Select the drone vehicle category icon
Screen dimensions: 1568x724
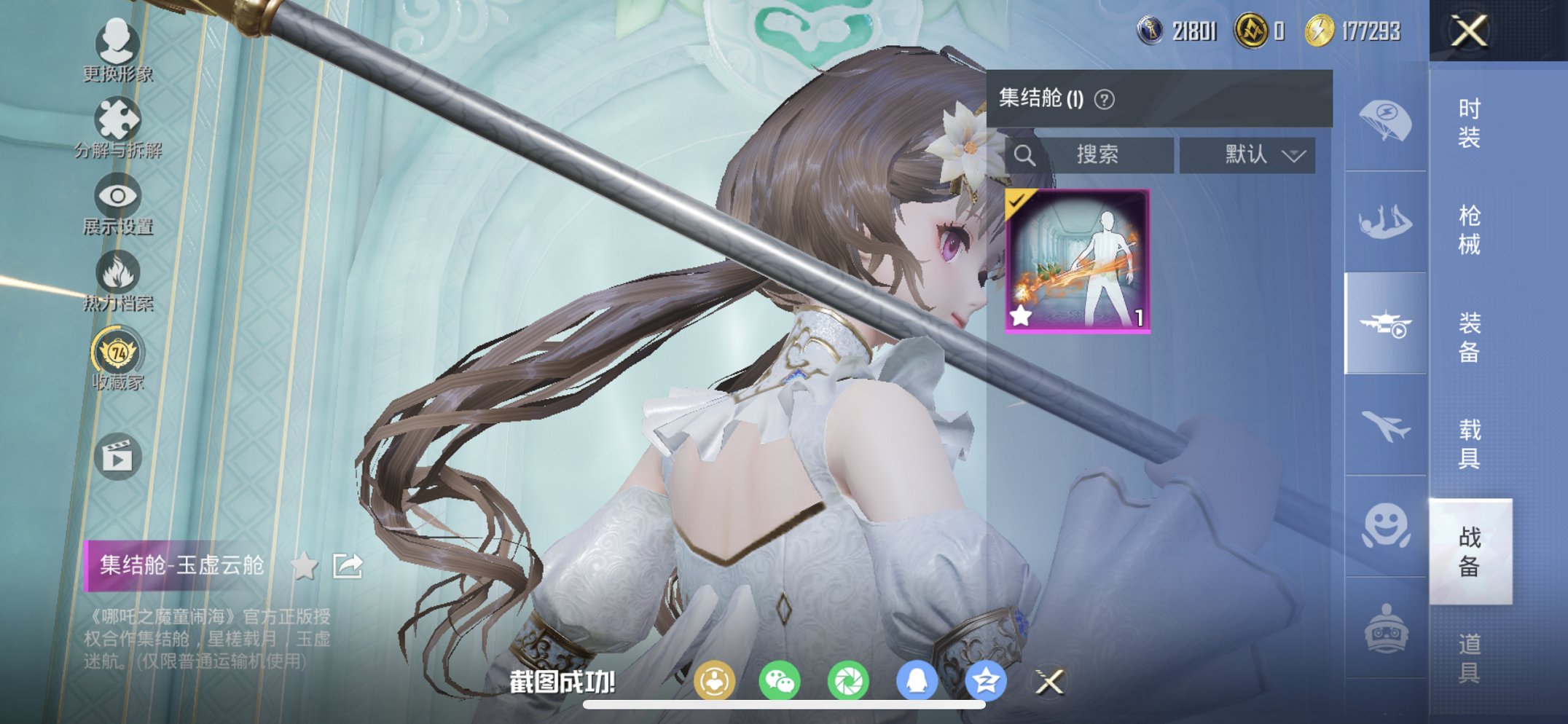pyautogui.click(x=1387, y=324)
